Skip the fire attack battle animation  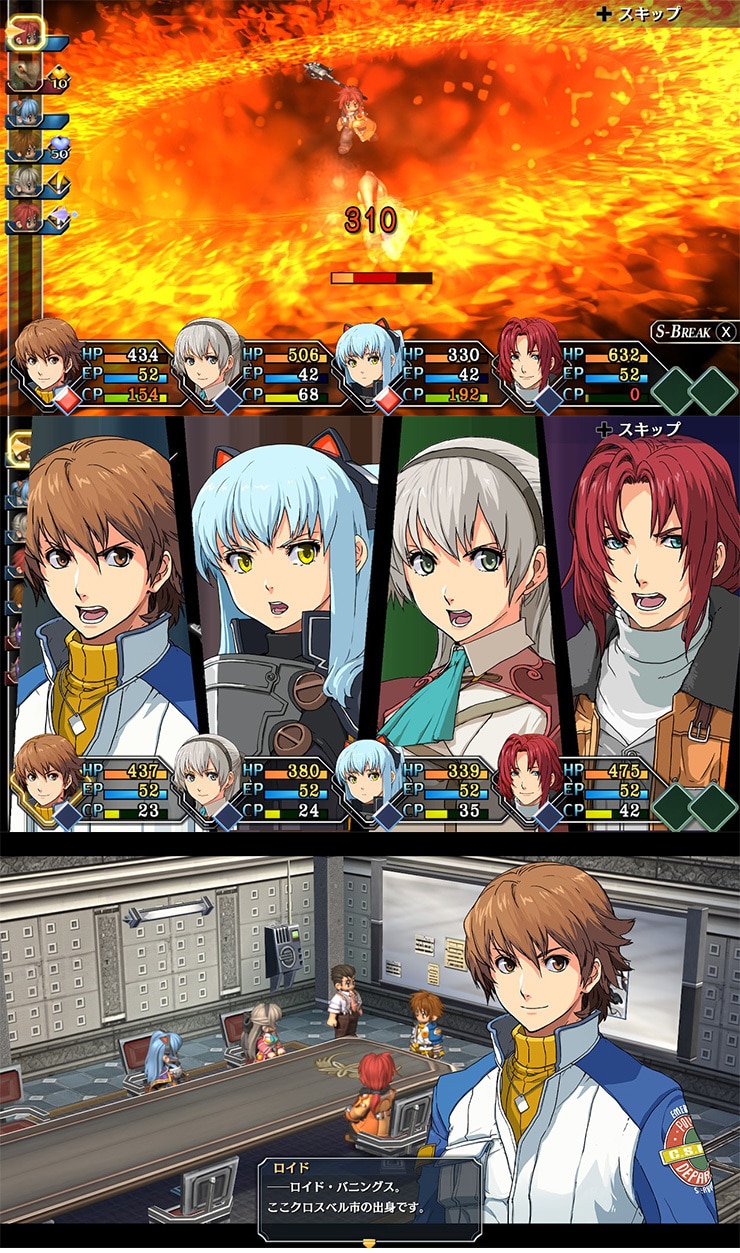(639, 14)
